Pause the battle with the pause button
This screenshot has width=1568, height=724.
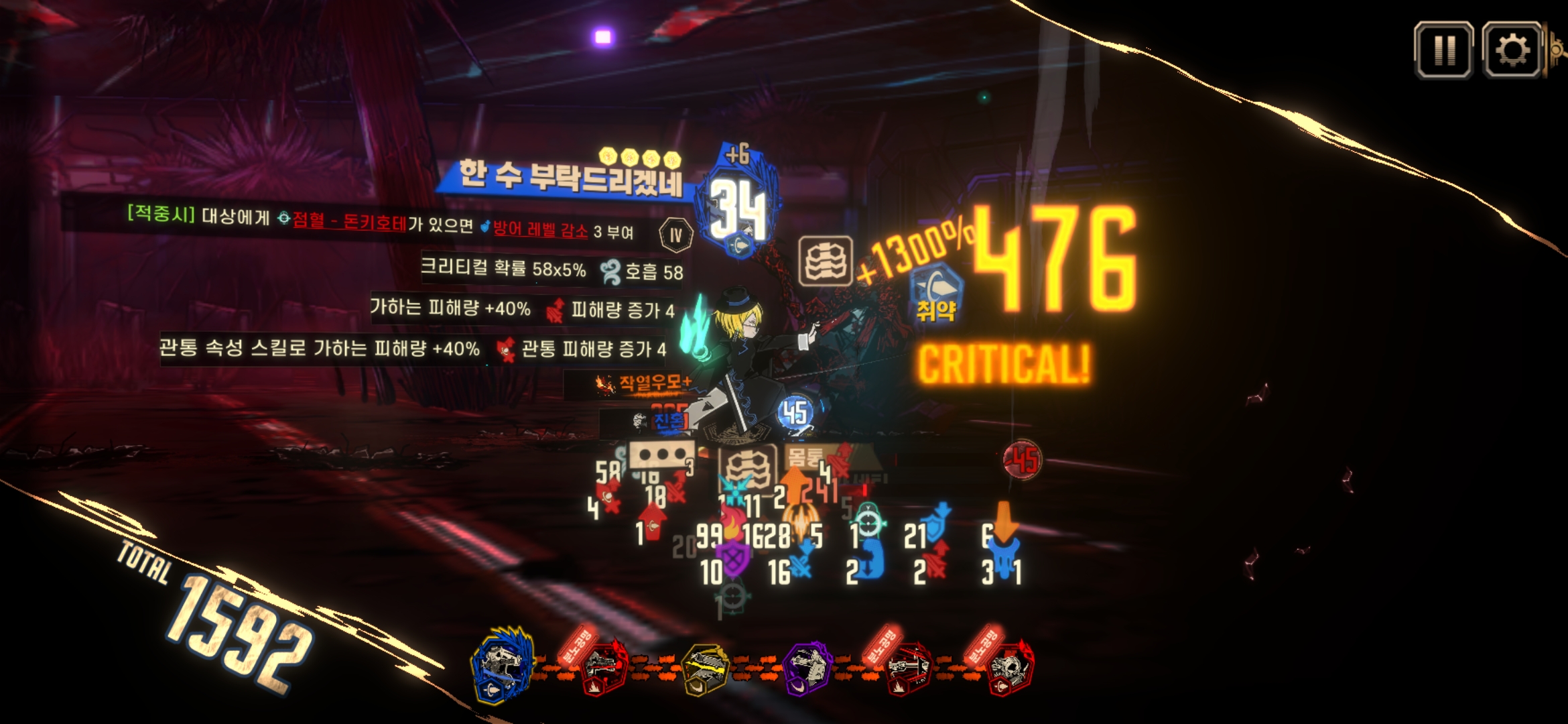[x=1443, y=50]
